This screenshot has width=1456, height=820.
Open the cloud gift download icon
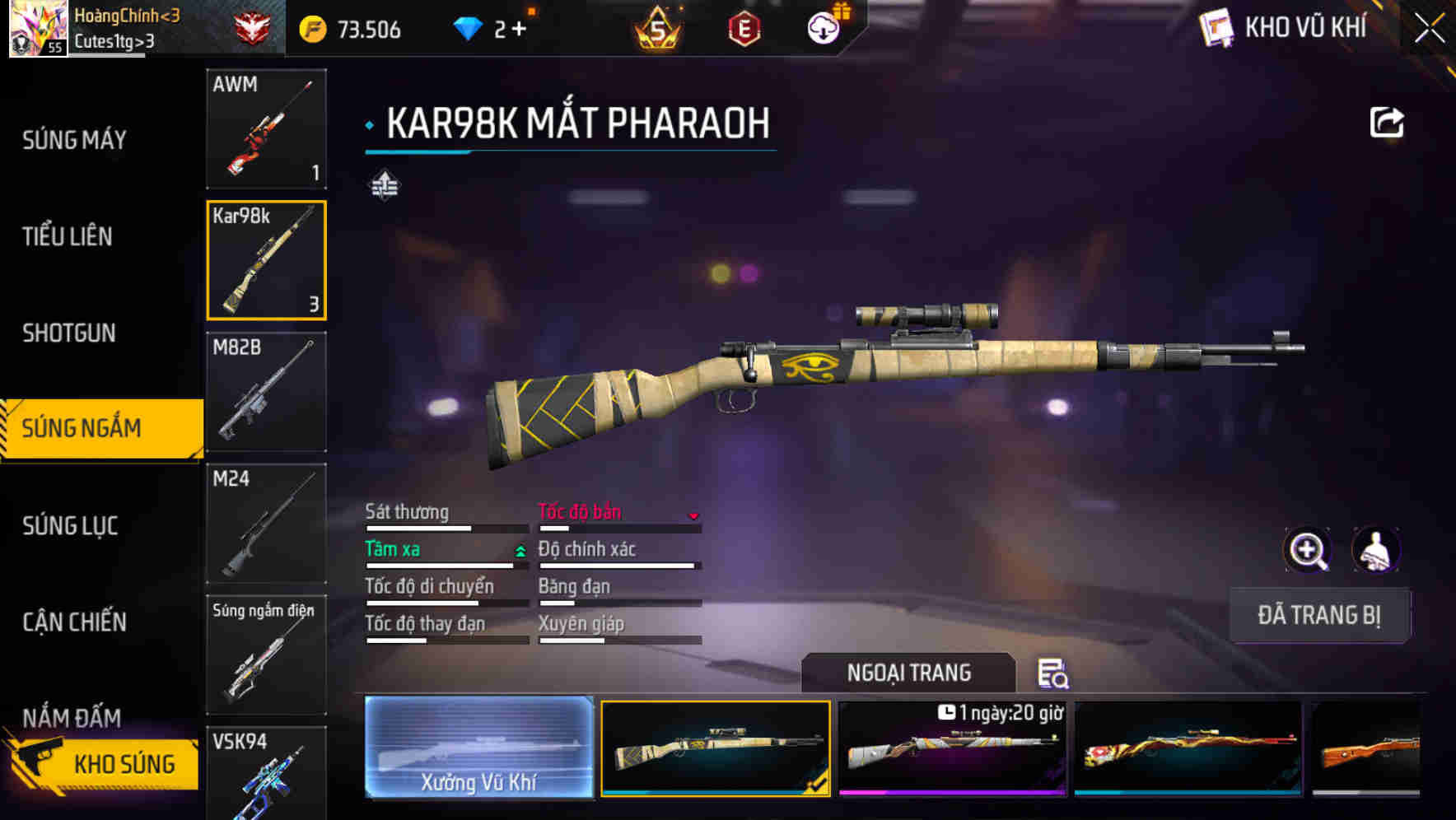(822, 27)
